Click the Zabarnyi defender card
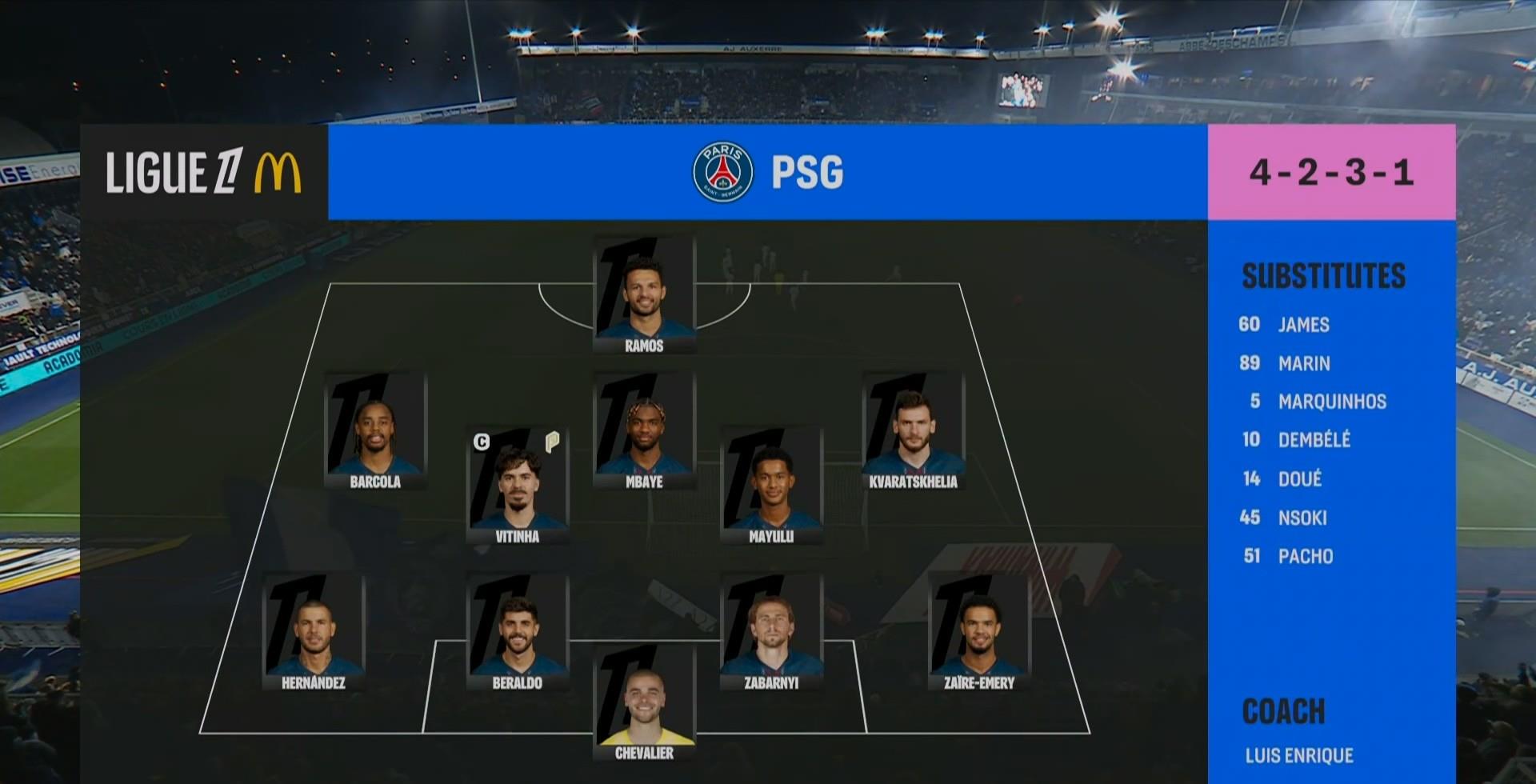Screen dimensions: 1536x784 pos(771,632)
